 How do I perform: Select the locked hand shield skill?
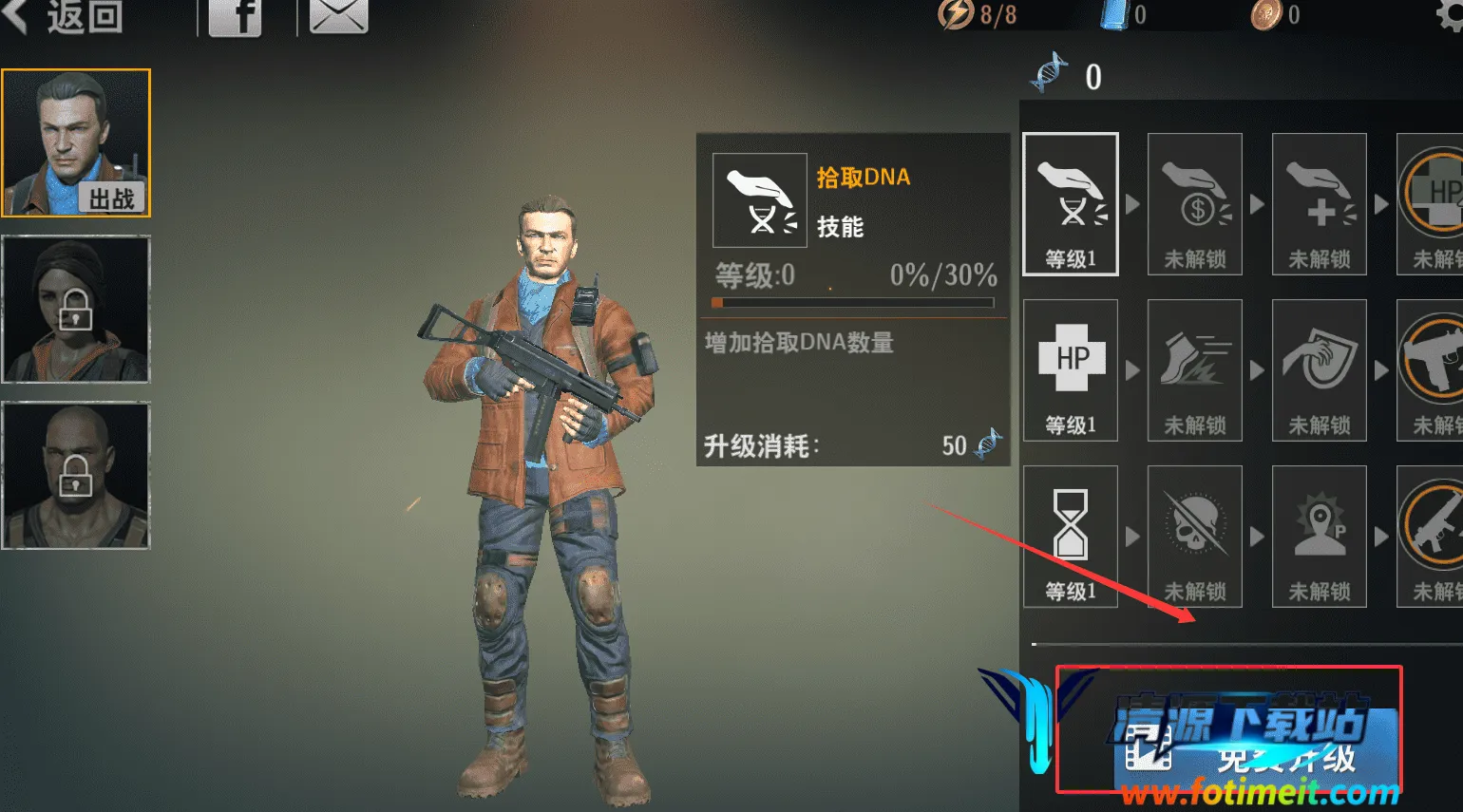click(x=1320, y=370)
